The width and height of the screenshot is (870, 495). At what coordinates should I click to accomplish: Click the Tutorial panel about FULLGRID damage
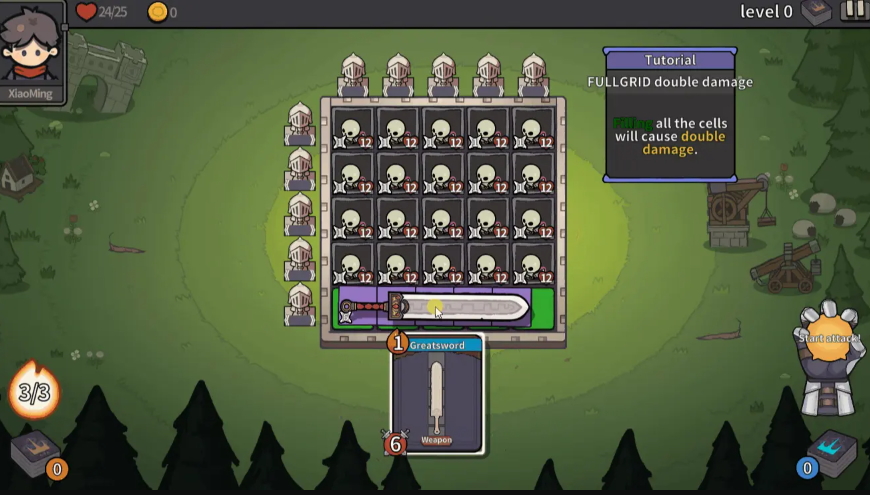[670, 114]
